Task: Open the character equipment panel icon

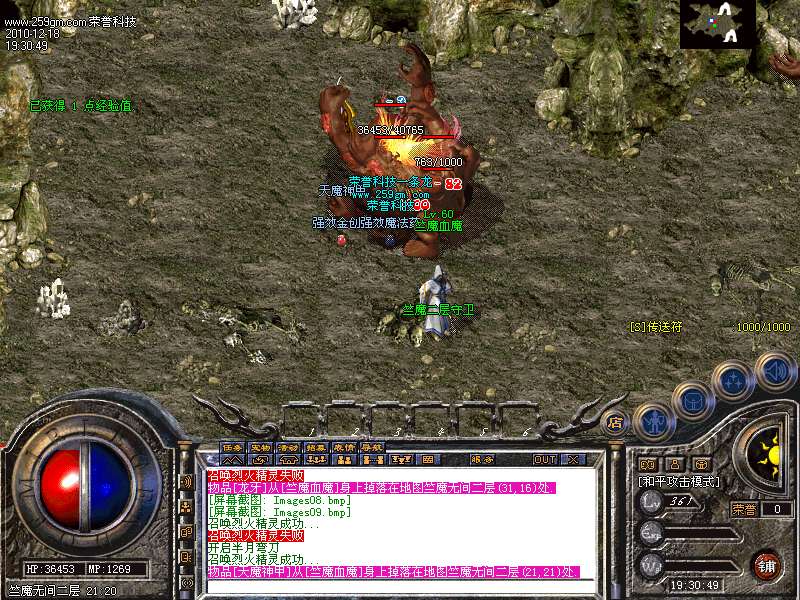Action: coord(651,421)
